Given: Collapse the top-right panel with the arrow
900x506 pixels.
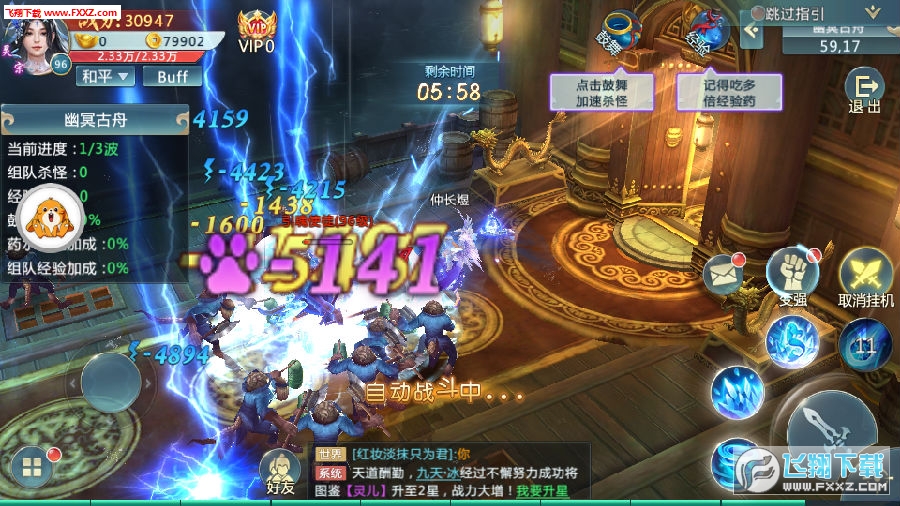Looking at the screenshot, I should tap(752, 31).
